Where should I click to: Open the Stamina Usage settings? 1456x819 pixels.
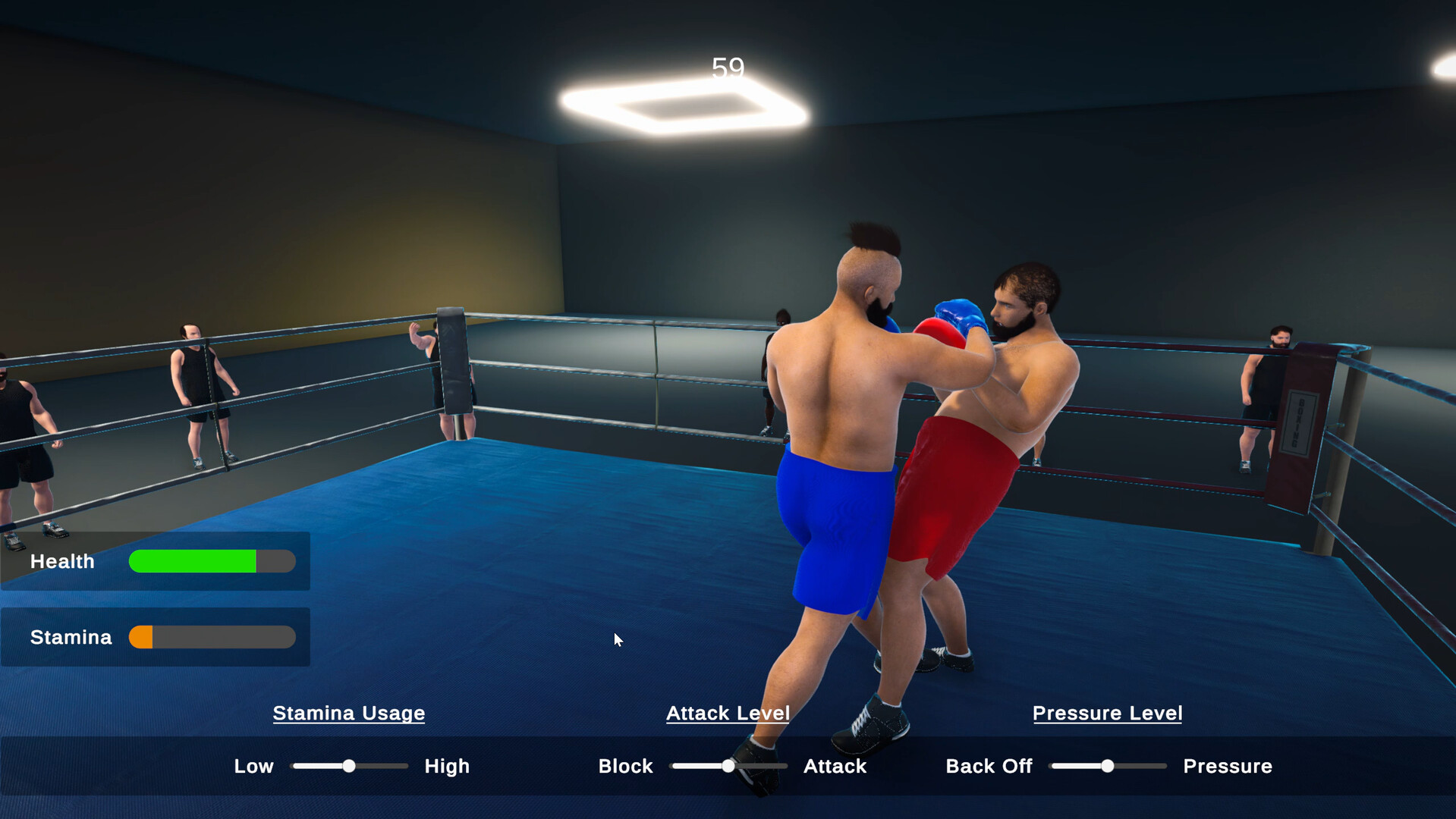pos(348,713)
